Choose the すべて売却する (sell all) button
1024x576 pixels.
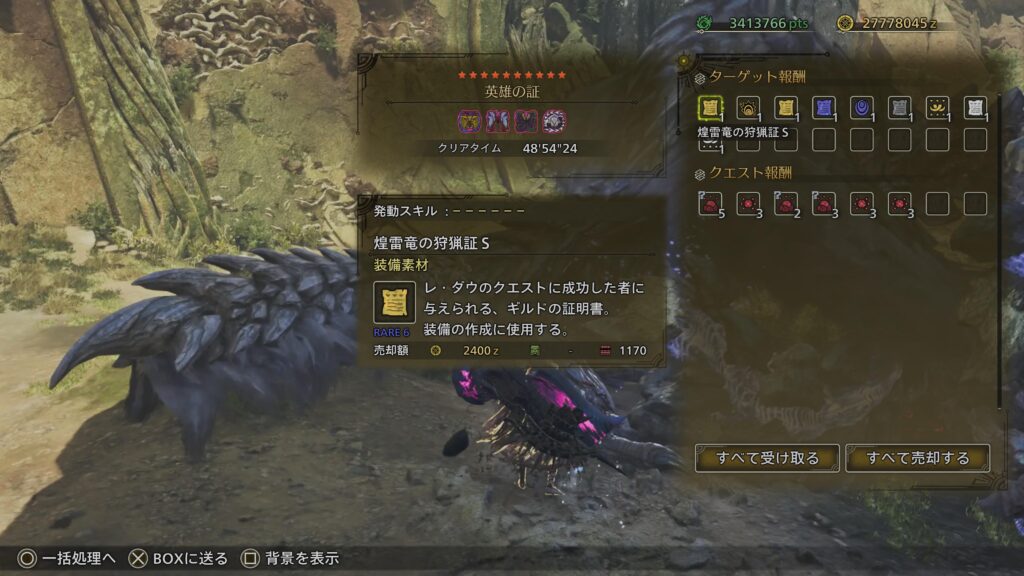(x=918, y=458)
